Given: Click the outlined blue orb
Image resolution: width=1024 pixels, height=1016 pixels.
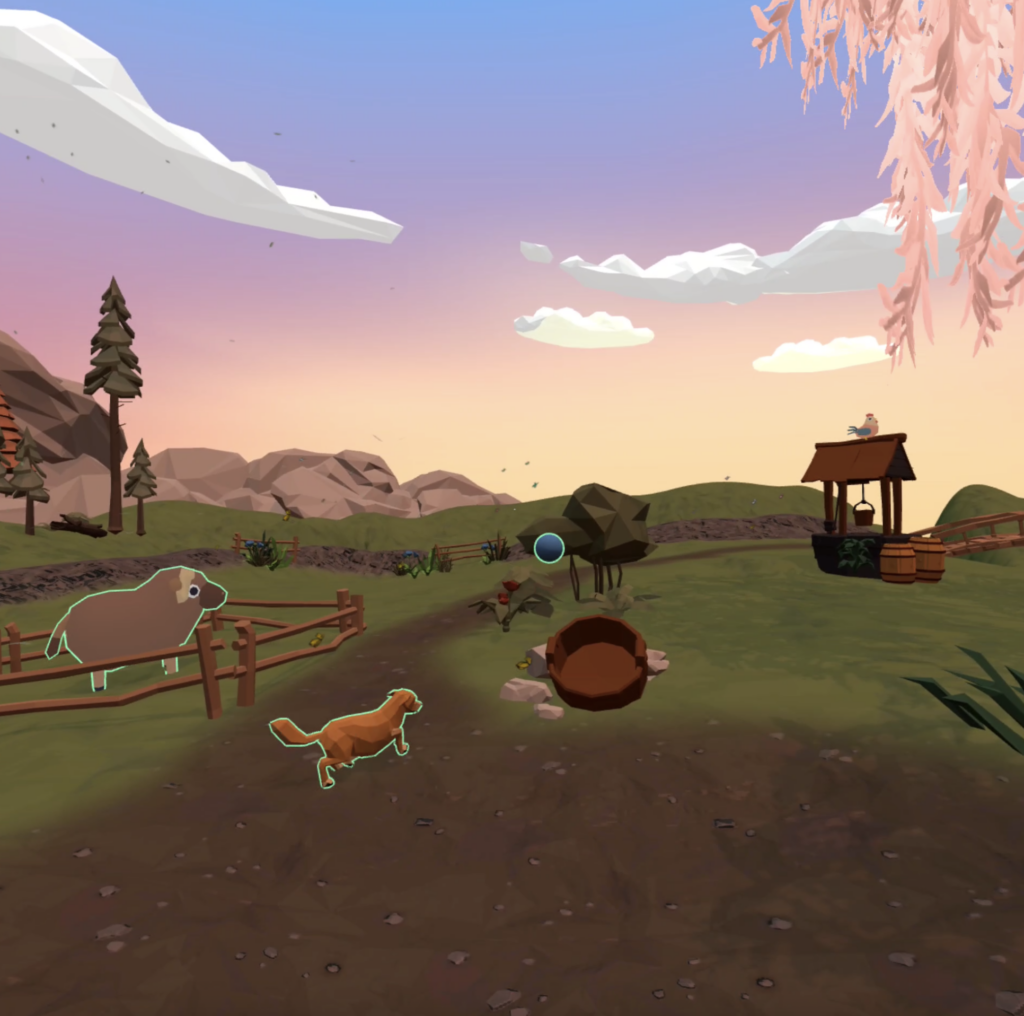Looking at the screenshot, I should [549, 547].
